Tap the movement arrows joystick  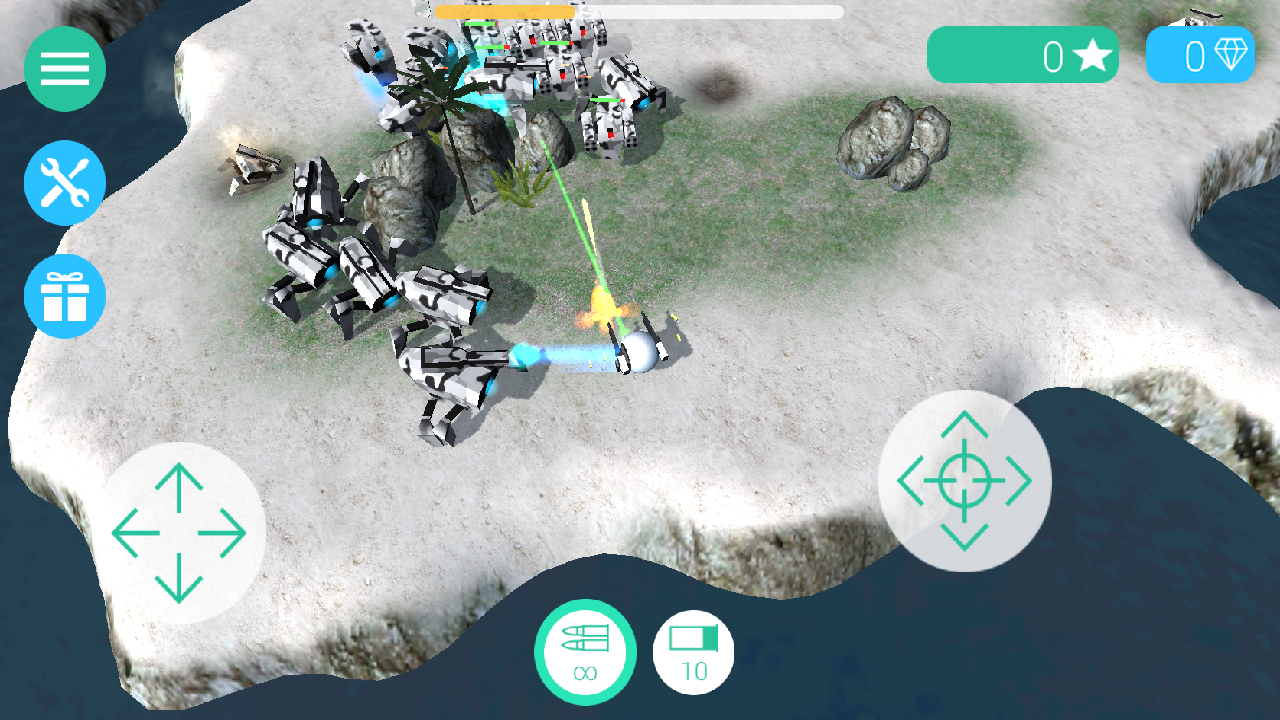click(x=179, y=533)
